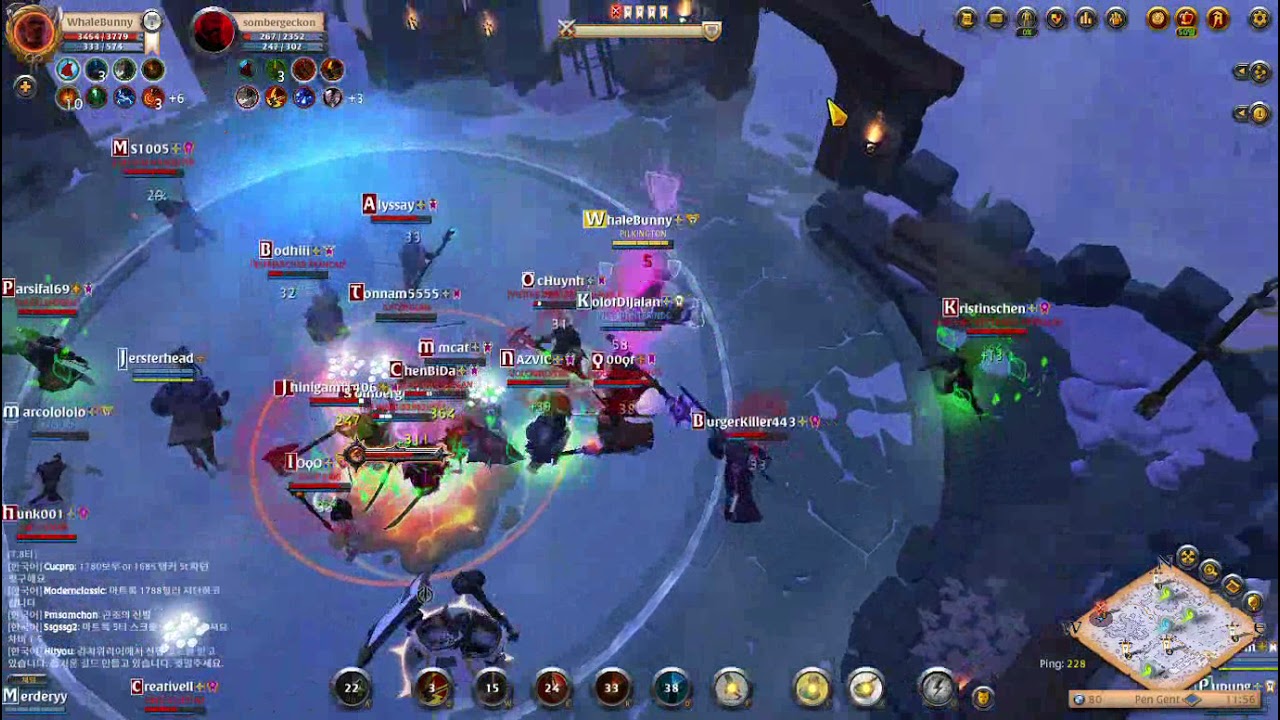Screen dimensions: 1280x720
Task: Click the yellow plus button under portrait
Action: point(25,87)
